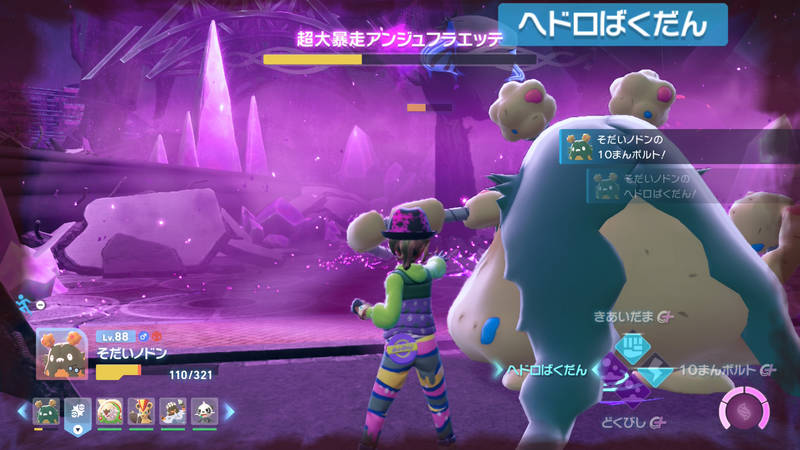800x450 pixels.
Task: Switch to the third party Pokémon
Action: [x=110, y=411]
